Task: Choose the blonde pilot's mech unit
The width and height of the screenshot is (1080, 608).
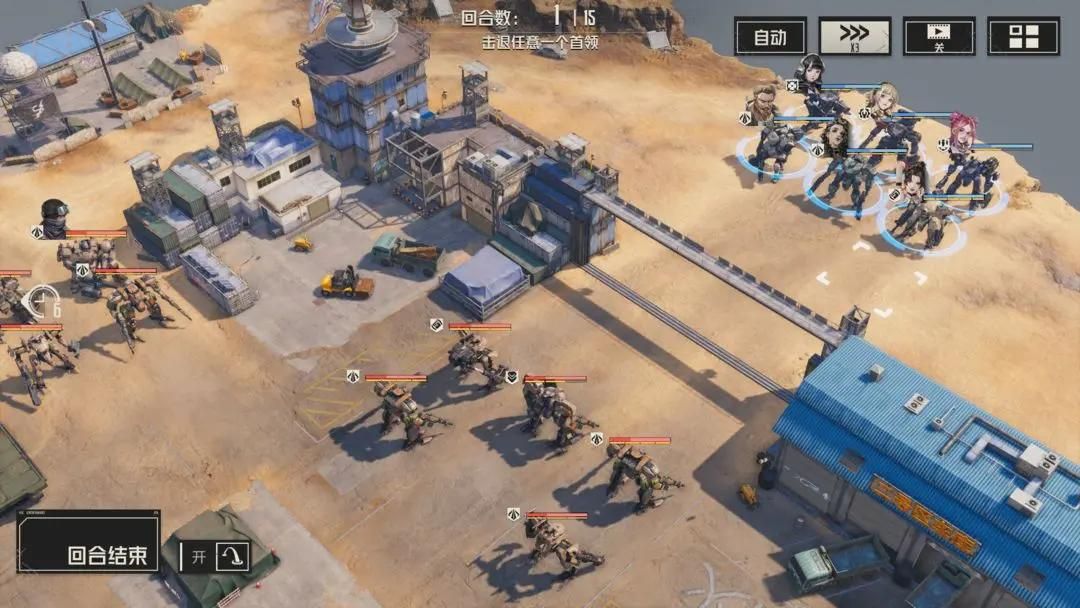Action: click(x=893, y=135)
